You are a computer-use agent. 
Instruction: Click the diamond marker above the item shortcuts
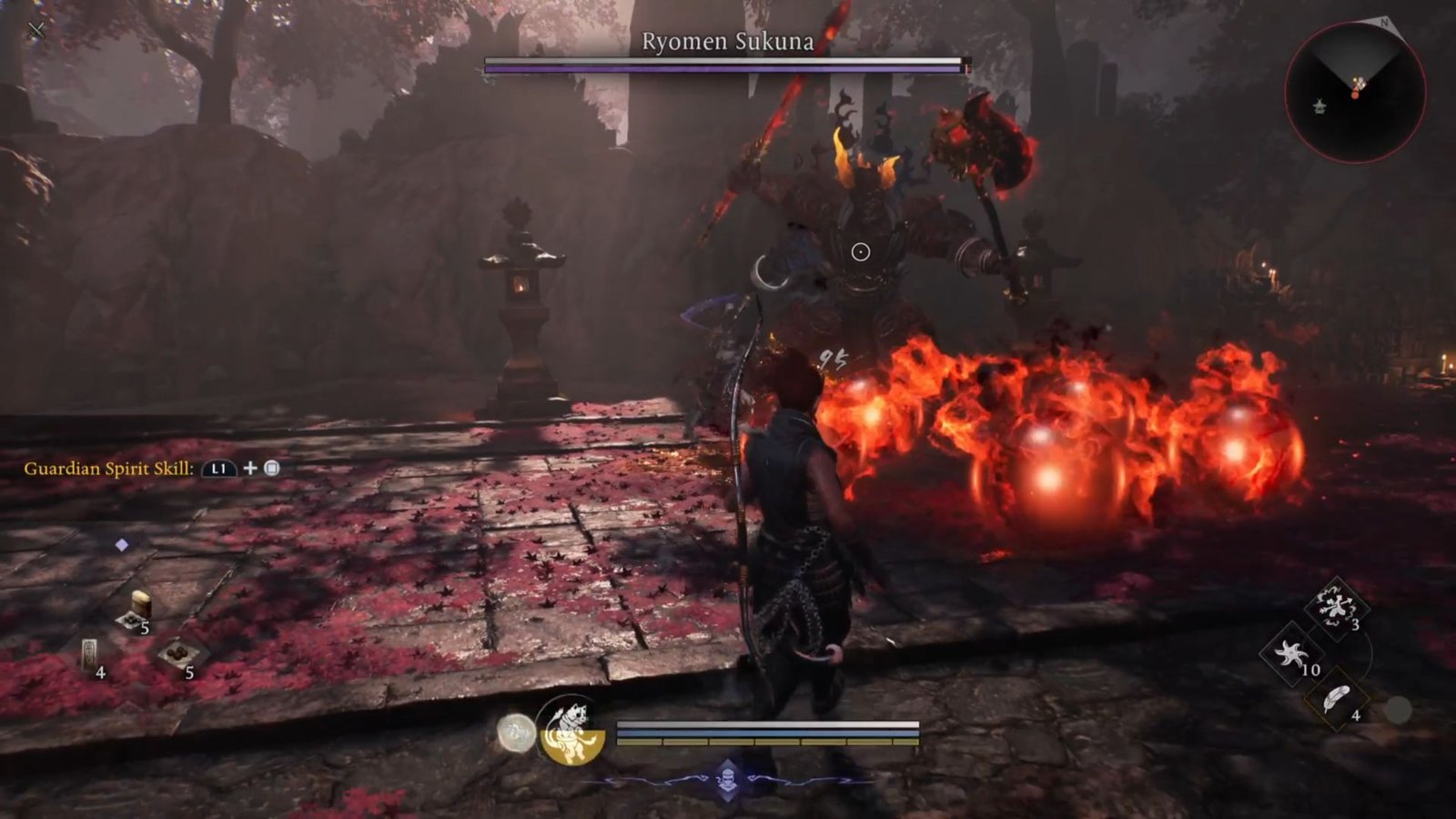click(123, 543)
